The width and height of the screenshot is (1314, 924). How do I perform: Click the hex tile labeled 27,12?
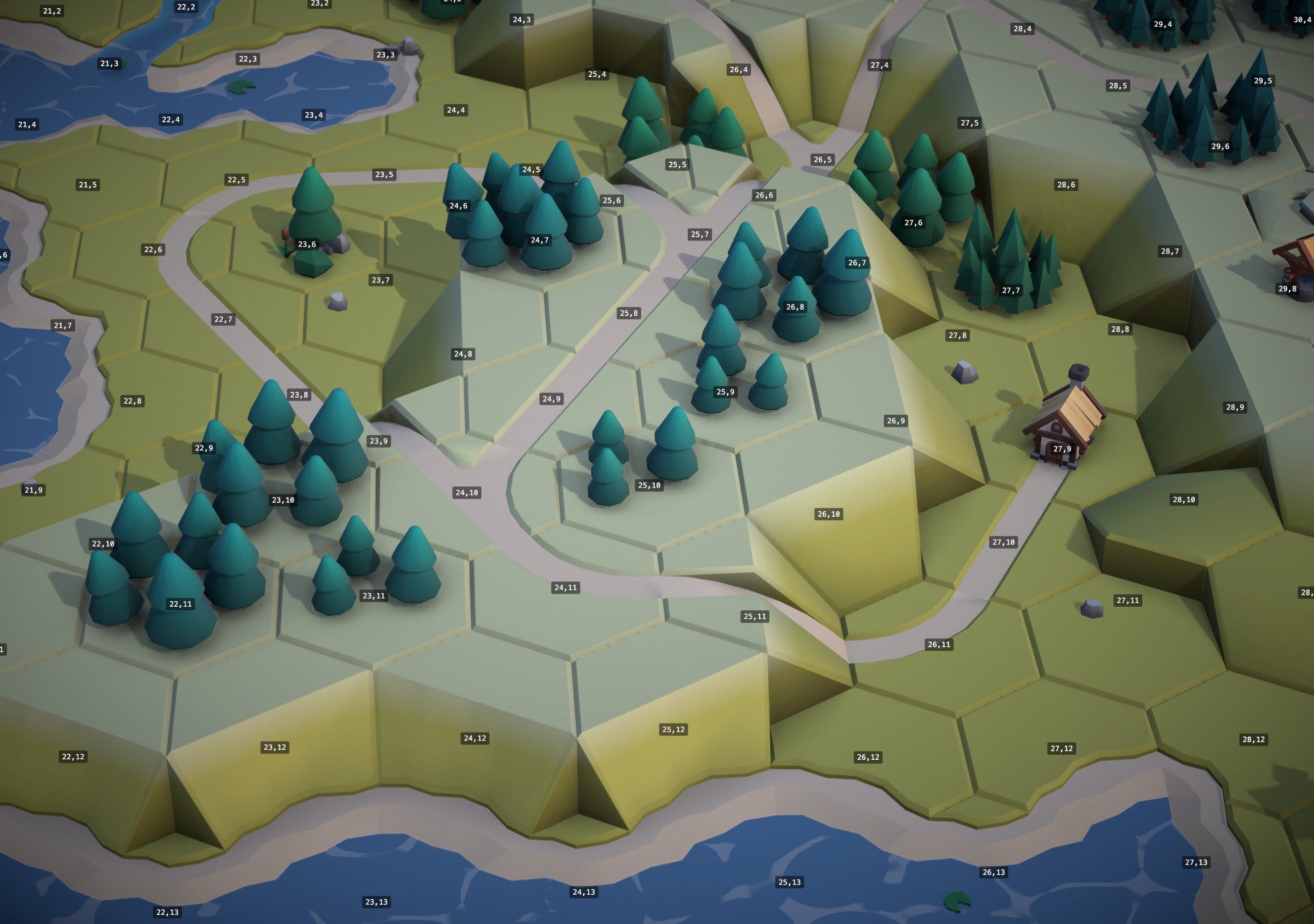(1061, 748)
